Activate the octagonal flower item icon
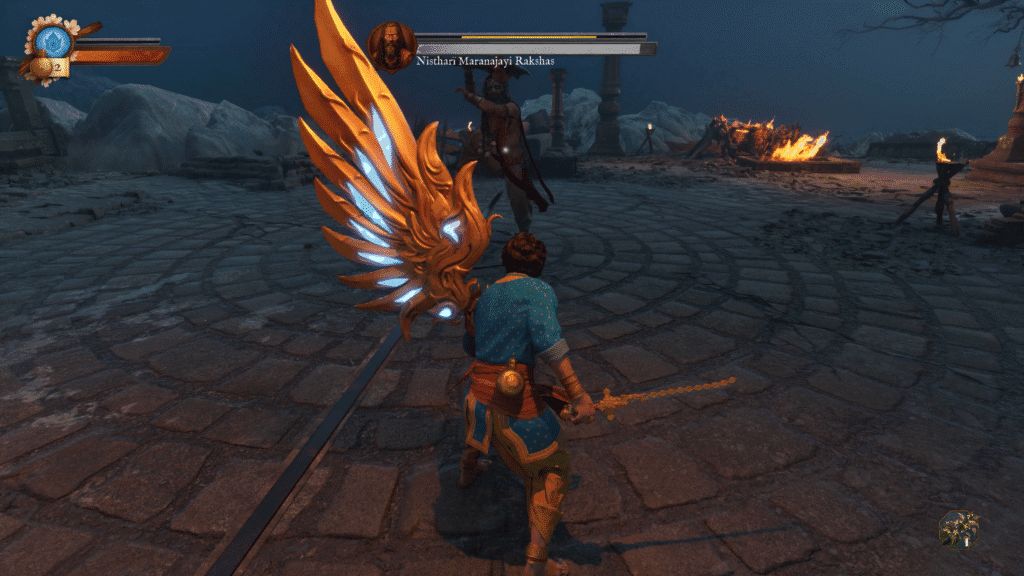This screenshot has width=1024, height=576. click(958, 528)
